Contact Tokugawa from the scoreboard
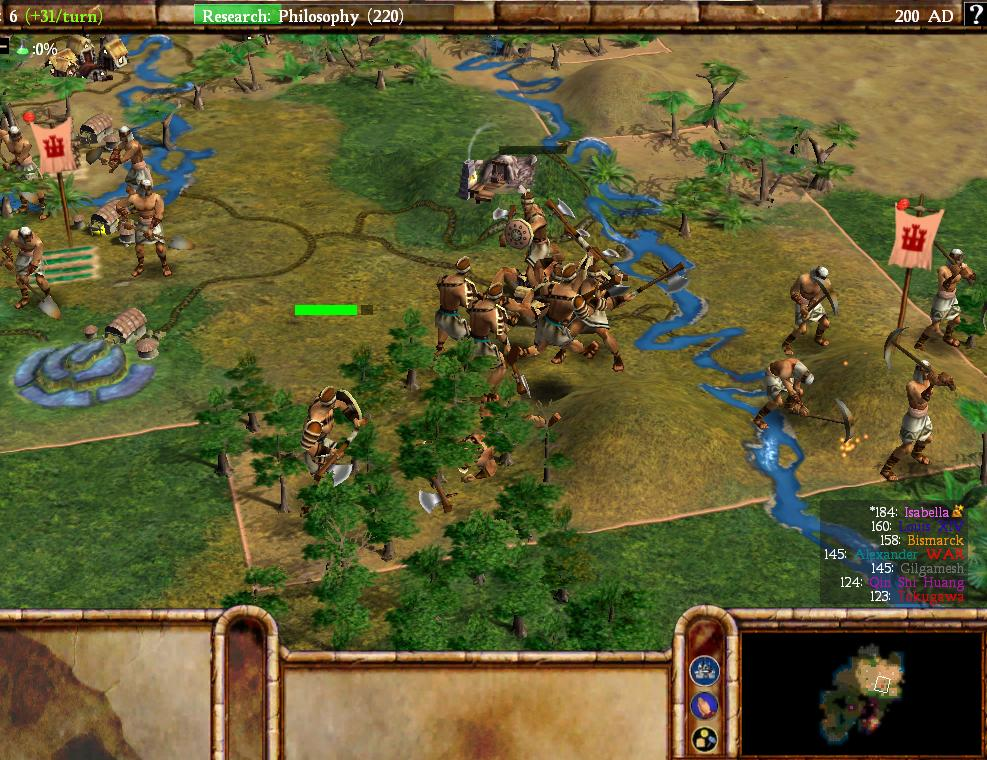987x760 pixels. (931, 596)
